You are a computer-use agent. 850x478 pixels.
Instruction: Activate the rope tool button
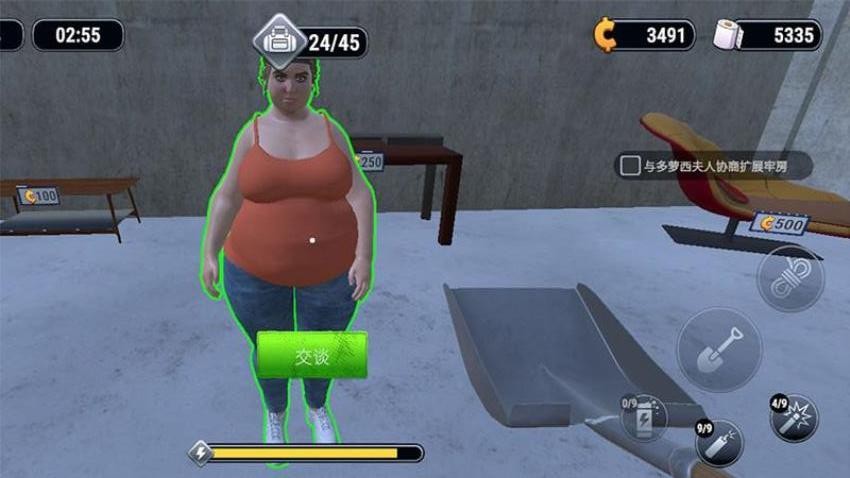pos(789,279)
